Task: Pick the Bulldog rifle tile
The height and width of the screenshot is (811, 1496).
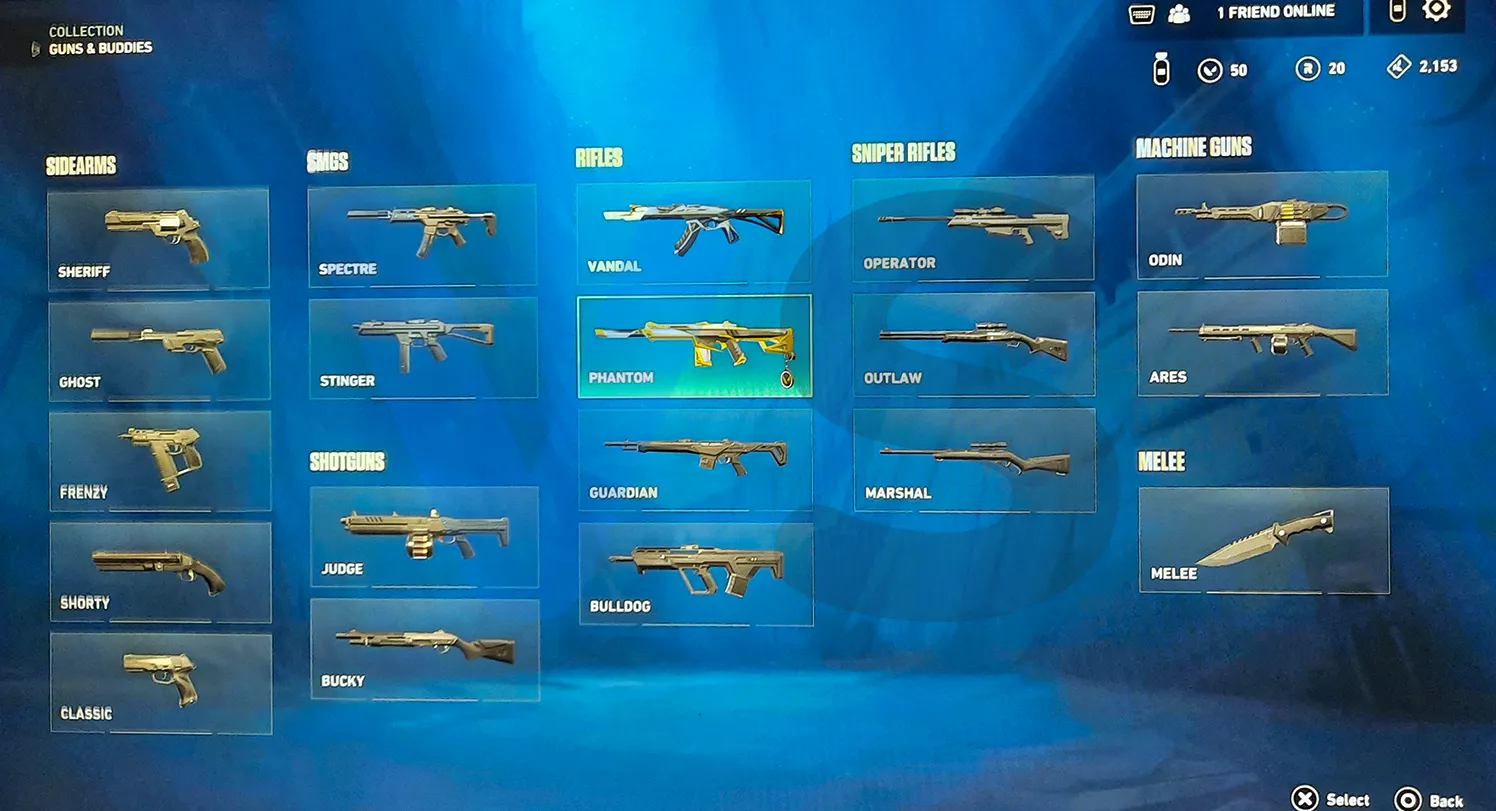Action: coord(696,574)
